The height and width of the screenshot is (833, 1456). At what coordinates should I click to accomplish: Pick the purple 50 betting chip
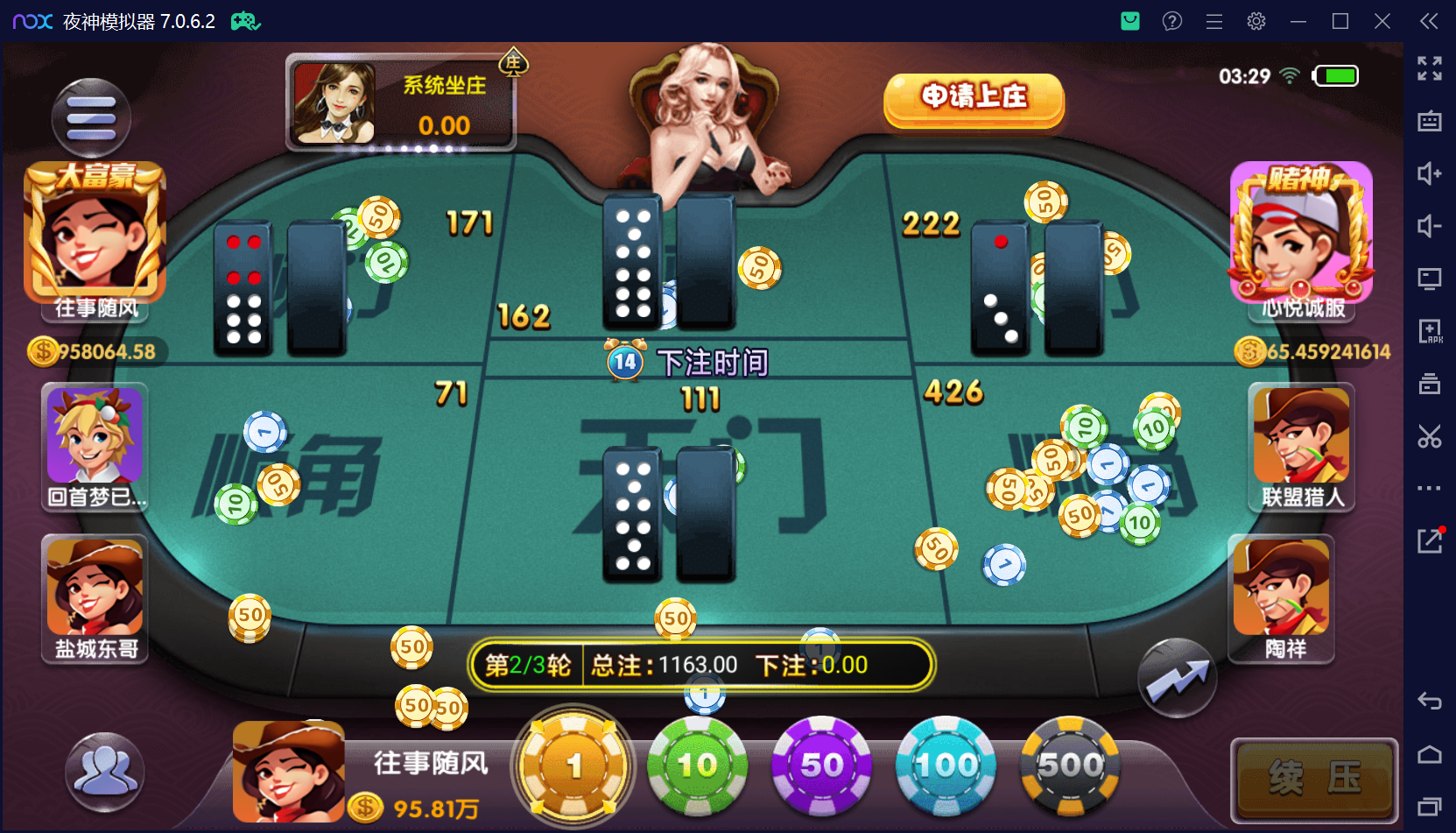[821, 766]
